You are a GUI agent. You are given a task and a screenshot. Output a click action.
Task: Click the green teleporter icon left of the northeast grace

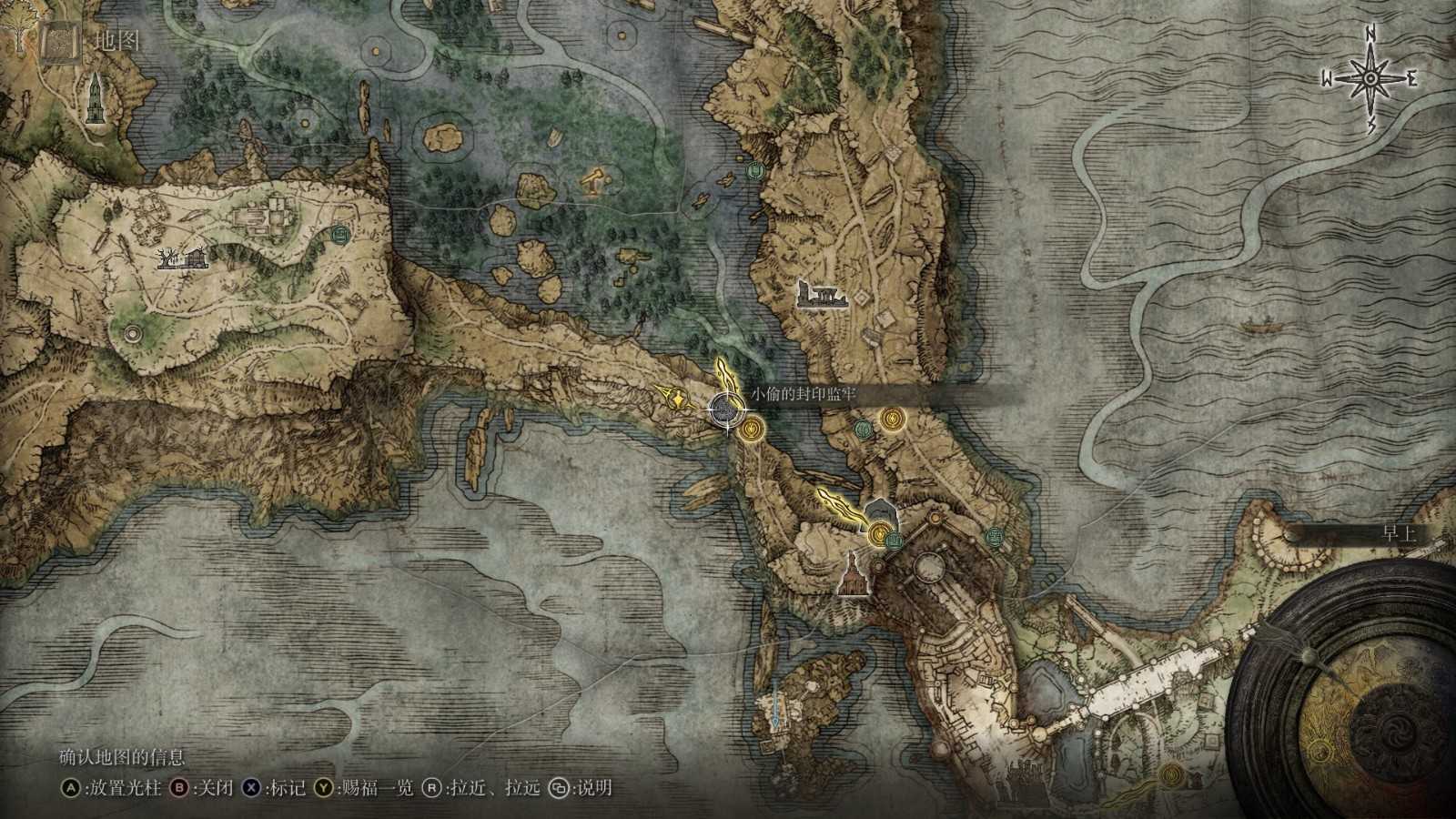click(863, 429)
